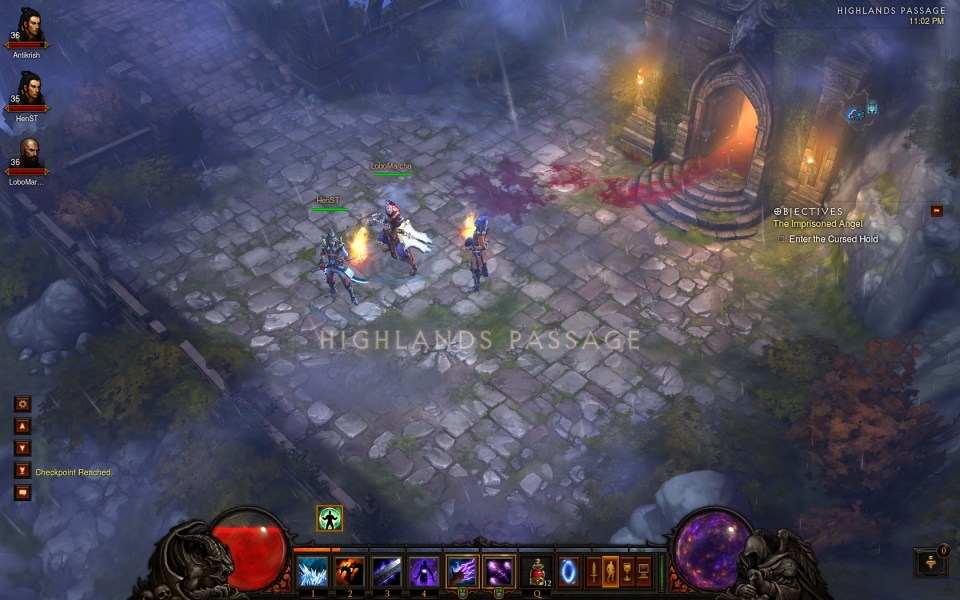Open the game menu computer button

[x=643, y=572]
